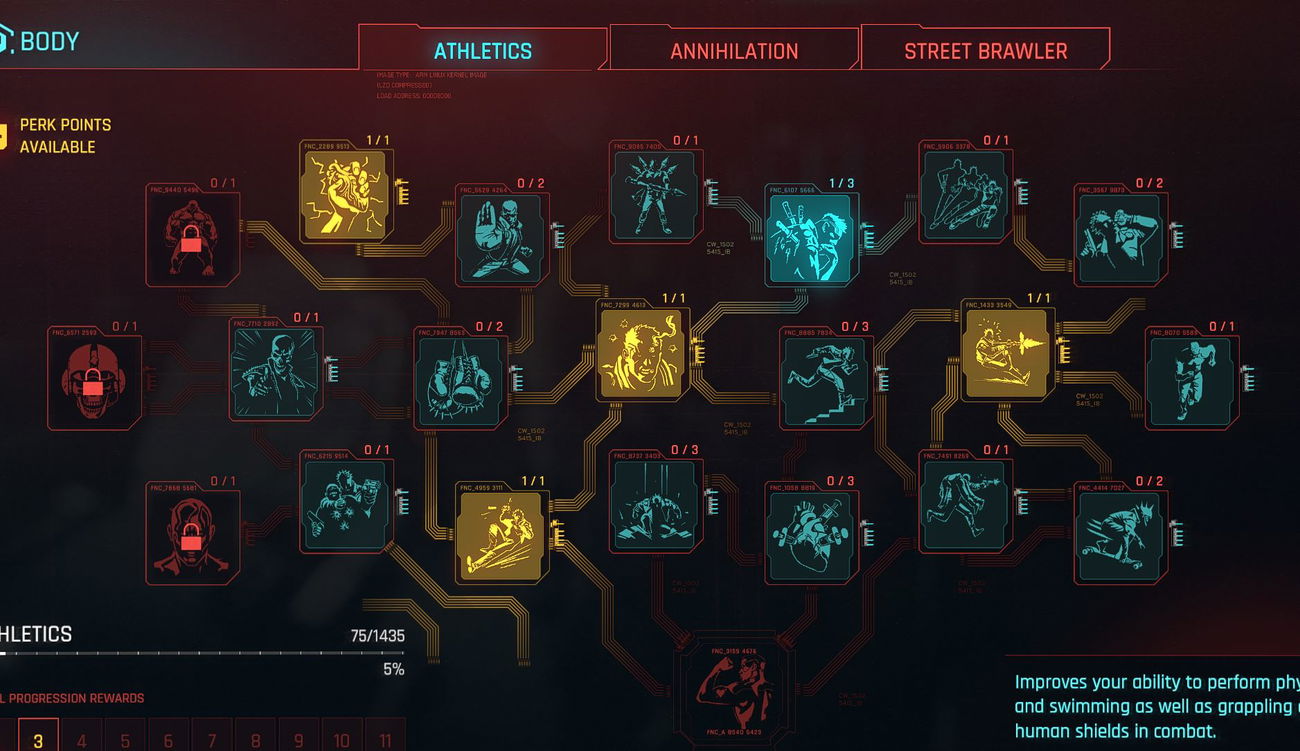Pick the man pointing finger perk
Screen dimensions: 1300x751
click(x=276, y=372)
